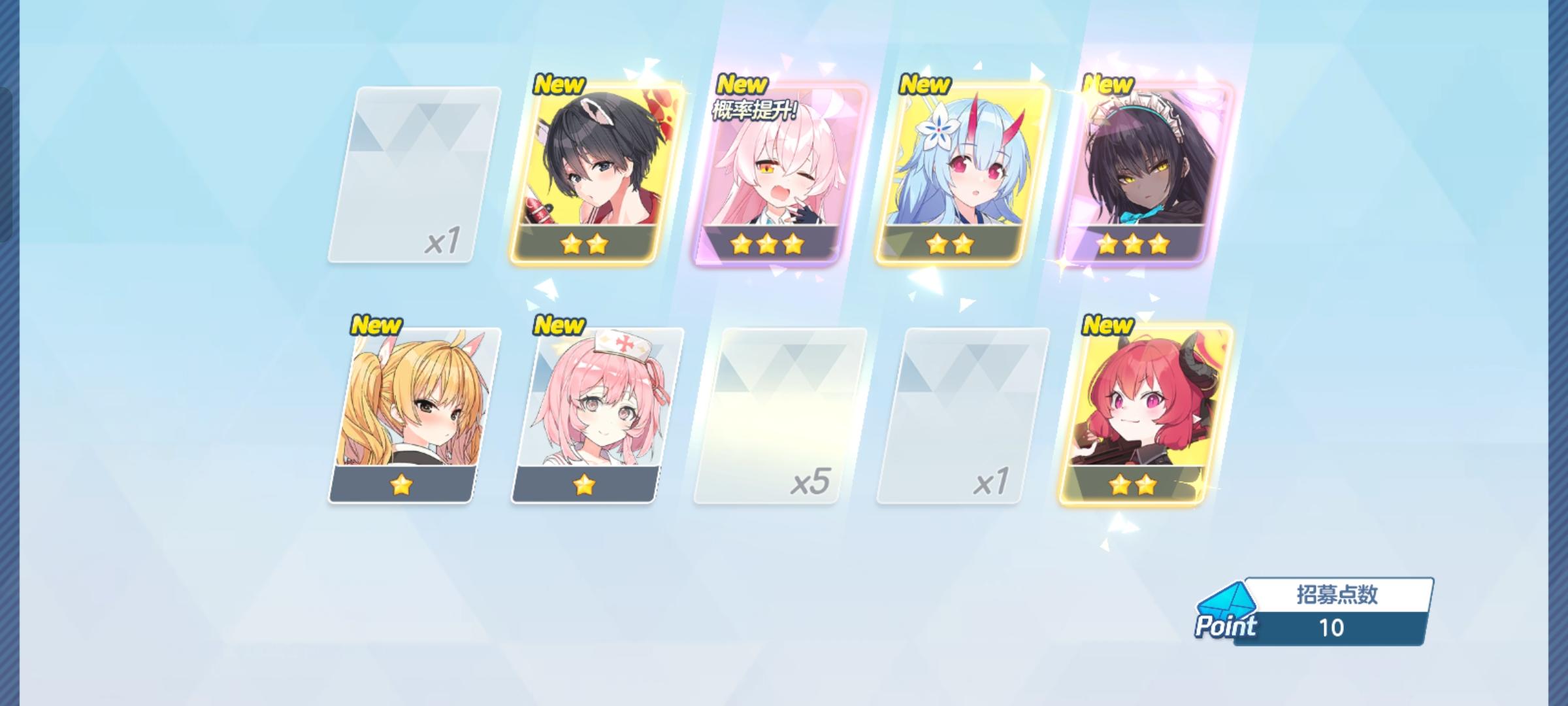Click the New badge on the pickup card

click(x=741, y=84)
